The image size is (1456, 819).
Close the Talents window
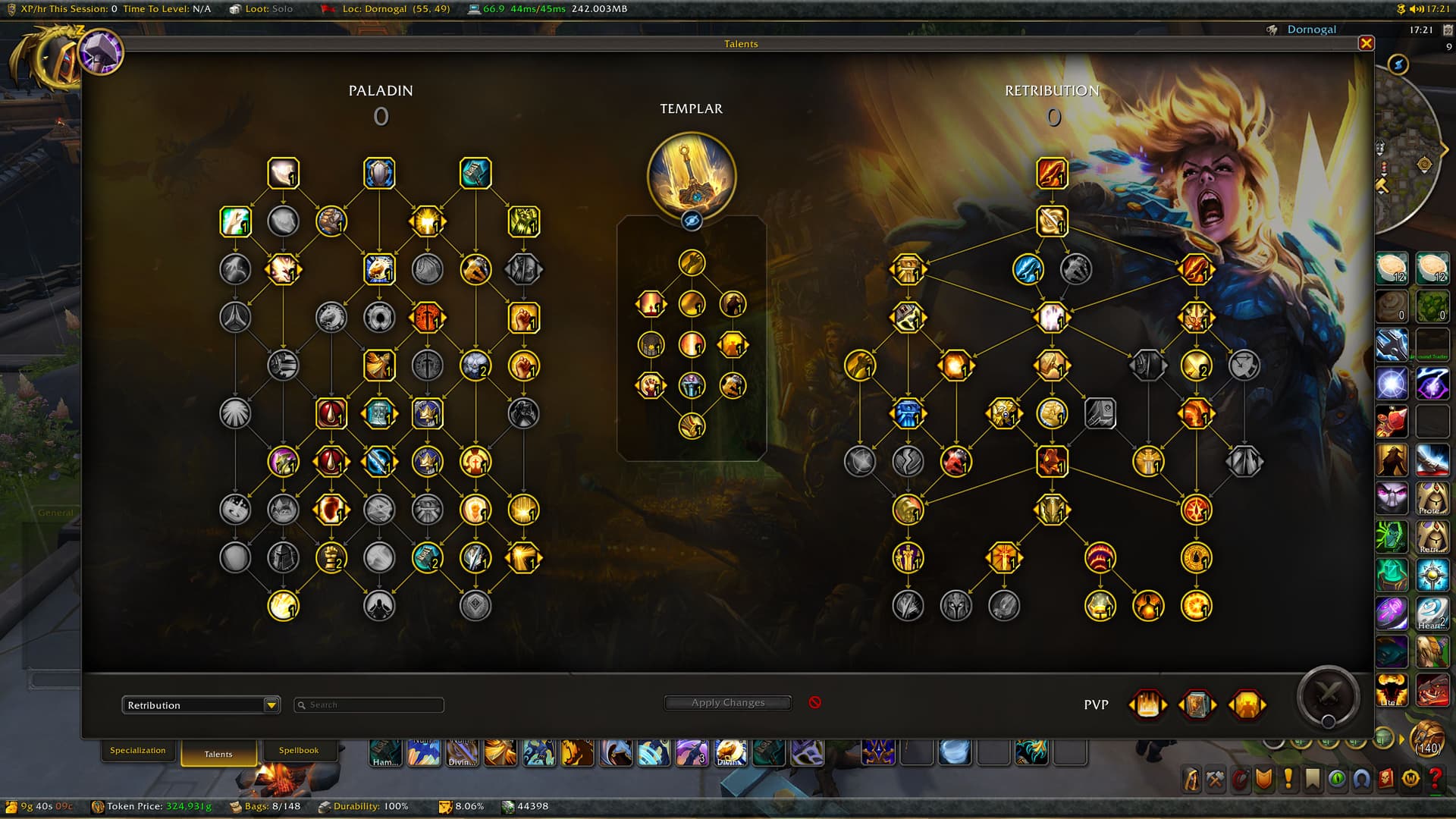click(1366, 43)
